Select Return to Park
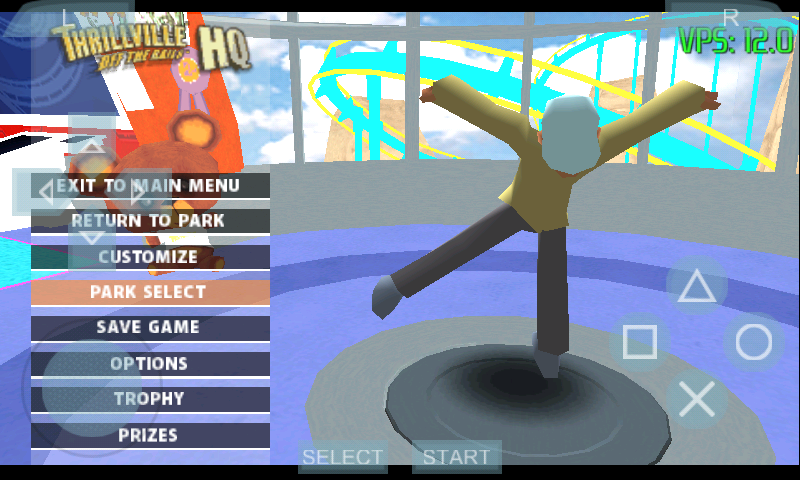The width and height of the screenshot is (800, 480). pyautogui.click(x=150, y=221)
